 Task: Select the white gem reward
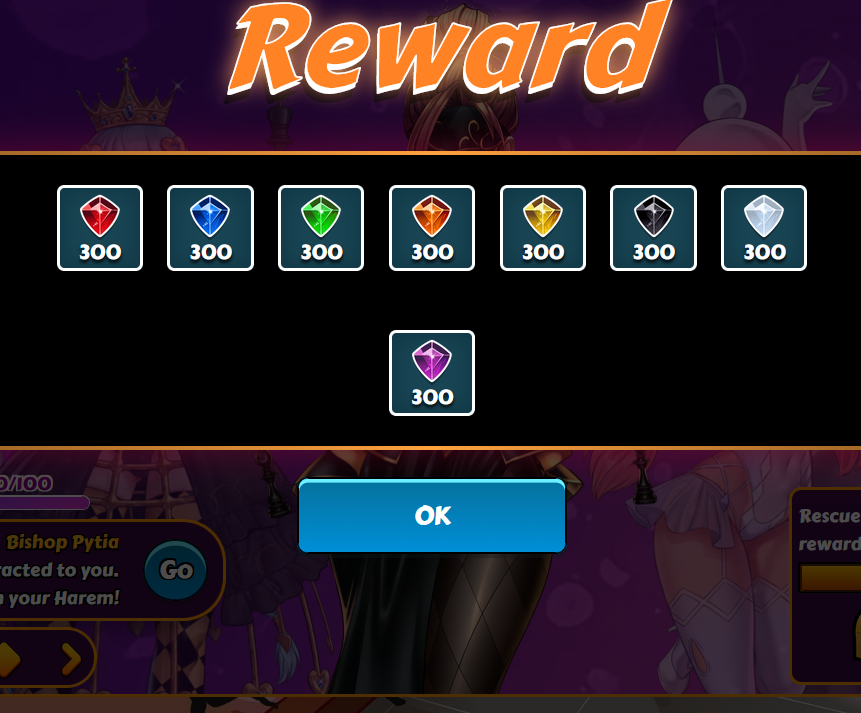click(764, 228)
